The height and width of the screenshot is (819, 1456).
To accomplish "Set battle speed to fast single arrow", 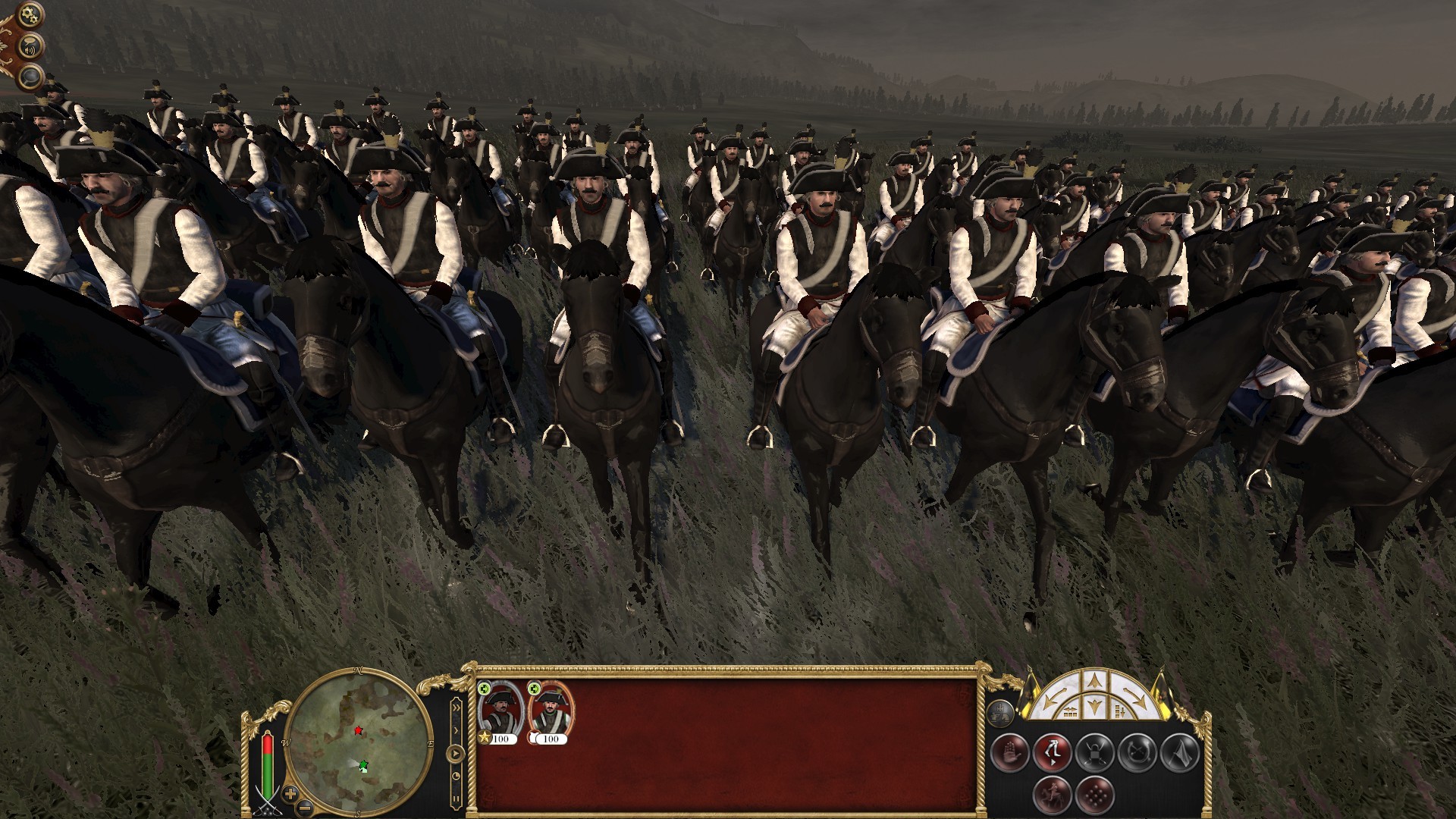I will (456, 730).
